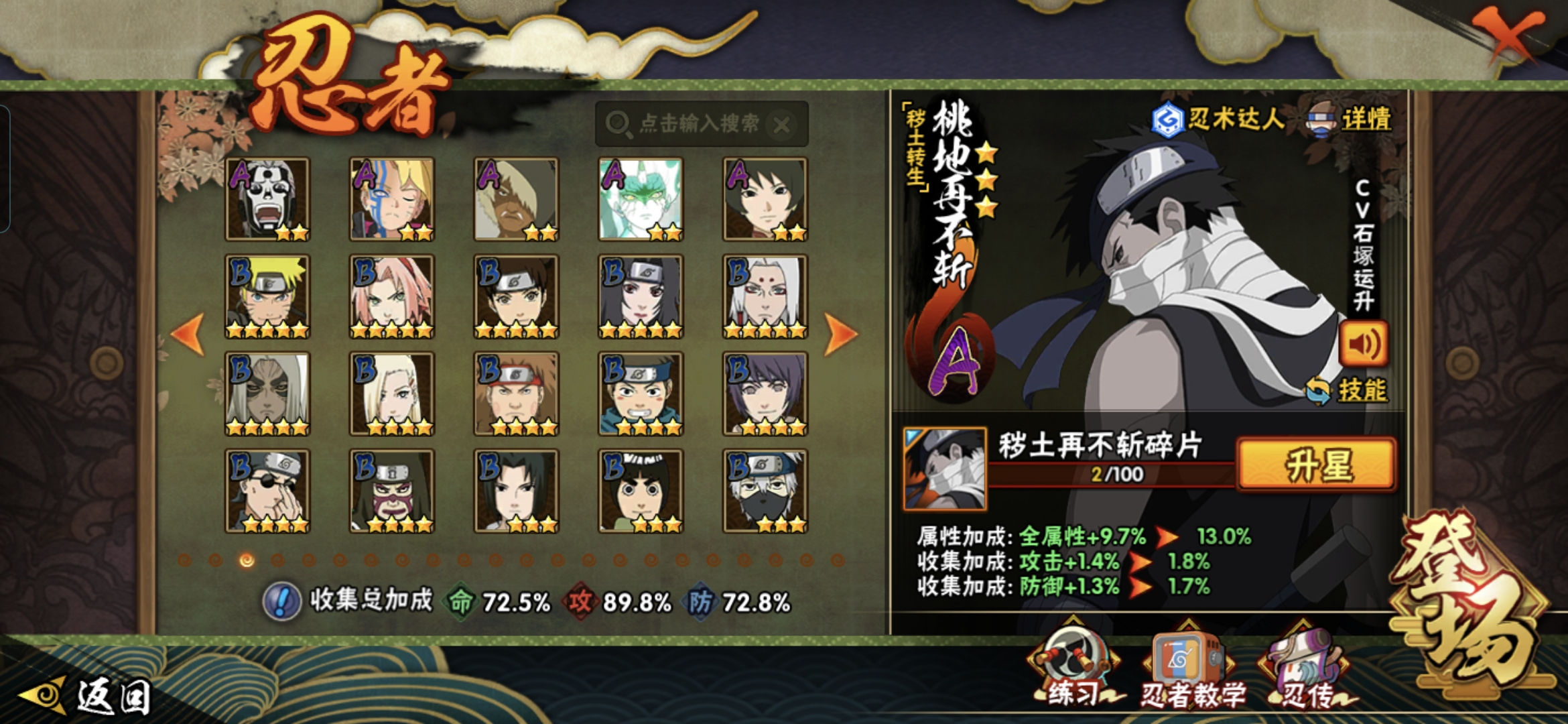This screenshot has width=1568, height=724.
Task: Select the Sakura ninja portrait
Action: [392, 296]
